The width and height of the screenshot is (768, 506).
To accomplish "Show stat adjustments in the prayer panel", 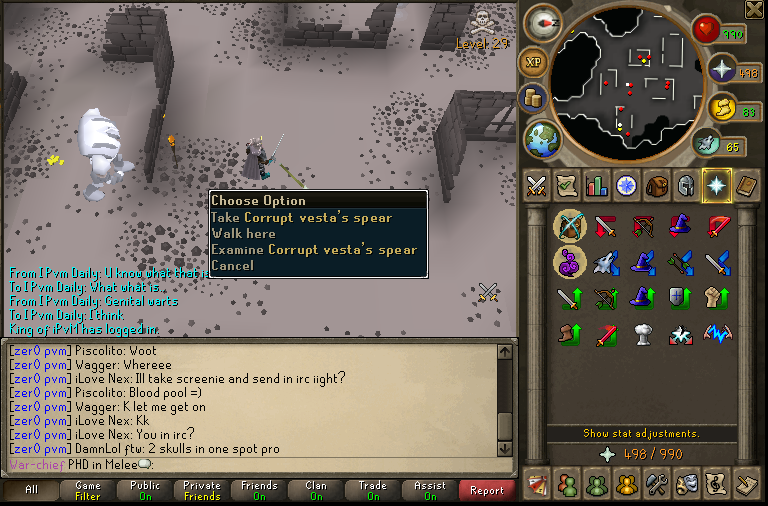I will point(641,434).
